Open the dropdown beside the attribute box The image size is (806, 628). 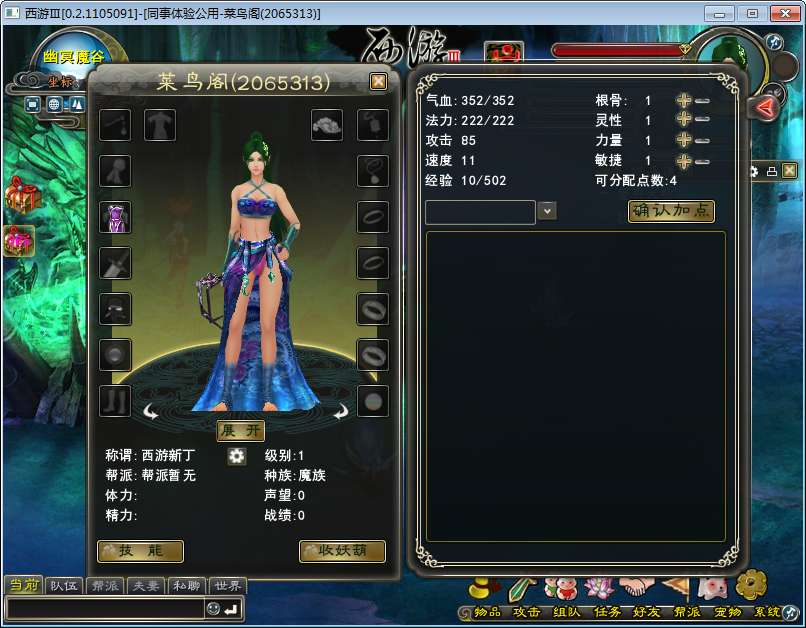[x=547, y=211]
